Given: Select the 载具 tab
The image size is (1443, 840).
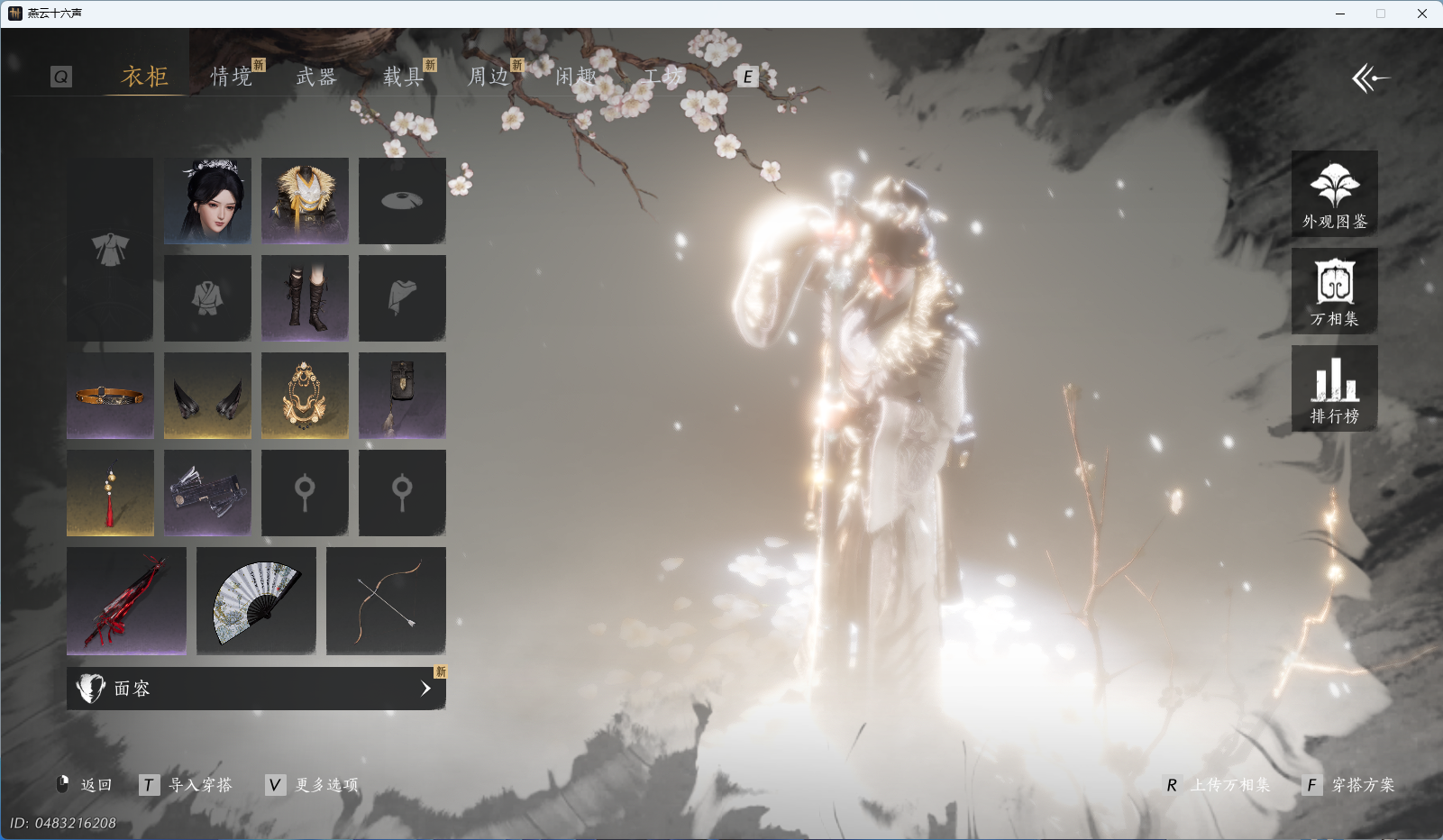Looking at the screenshot, I should coord(403,77).
